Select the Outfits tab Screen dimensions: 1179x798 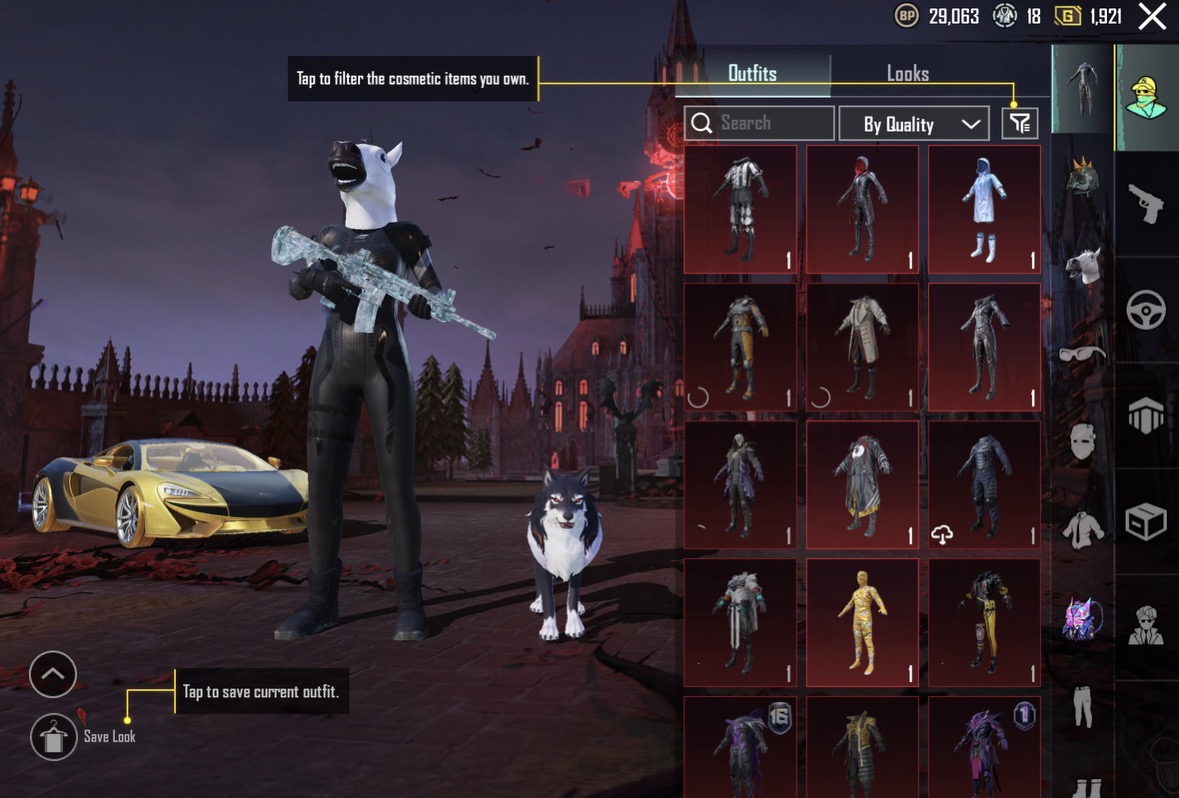(752, 73)
